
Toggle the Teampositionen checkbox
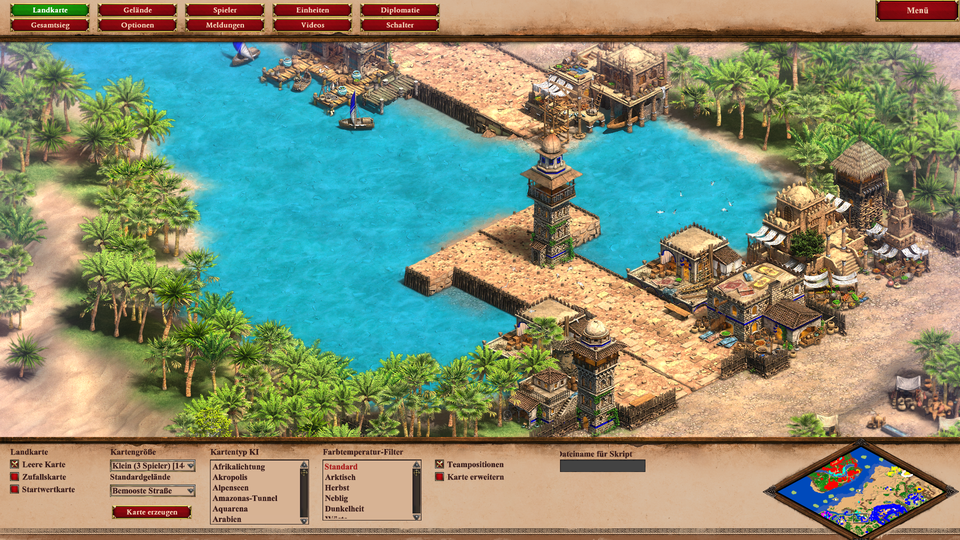[x=440, y=465]
